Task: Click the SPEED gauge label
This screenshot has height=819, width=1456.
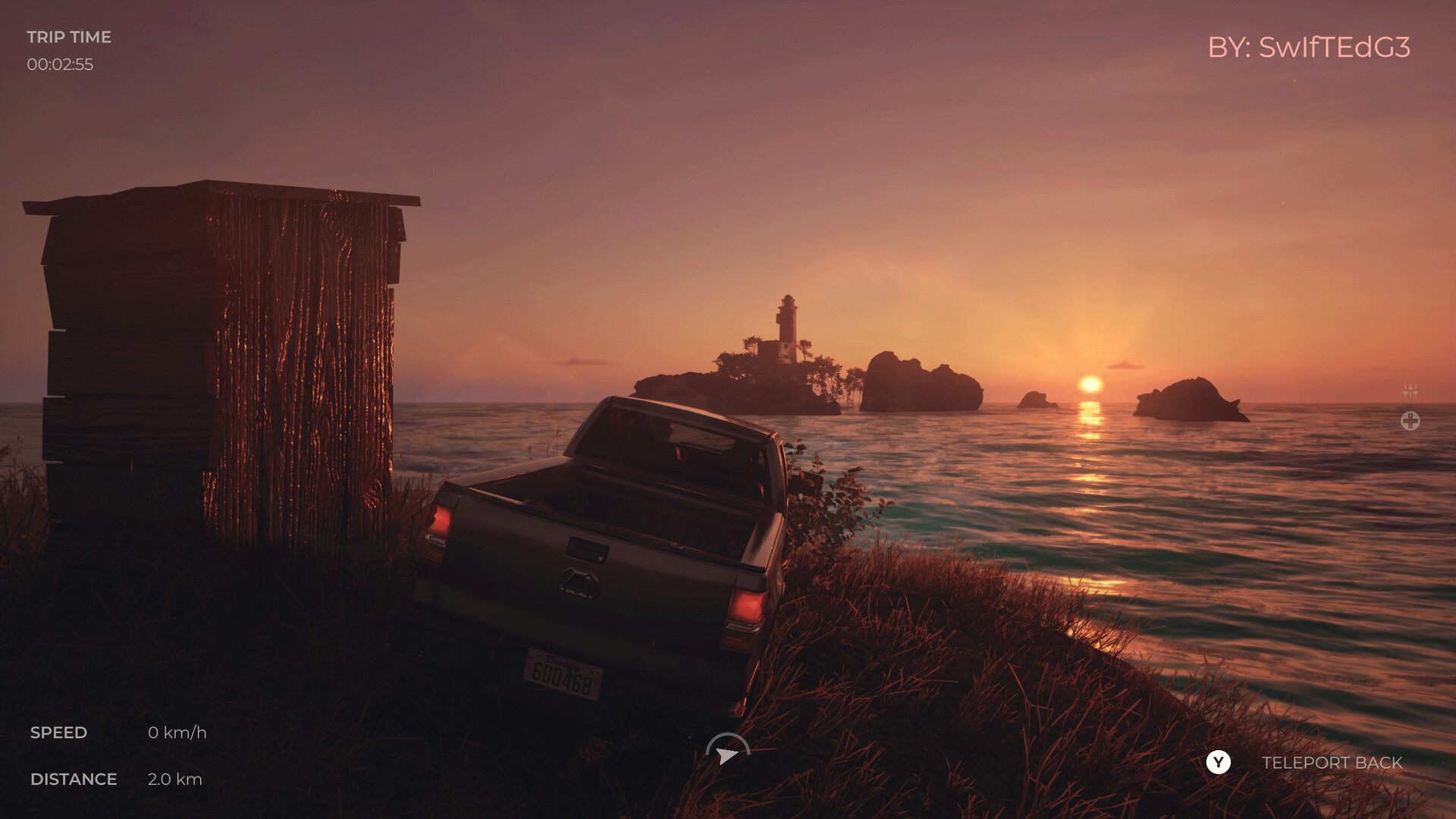Action: (x=59, y=733)
